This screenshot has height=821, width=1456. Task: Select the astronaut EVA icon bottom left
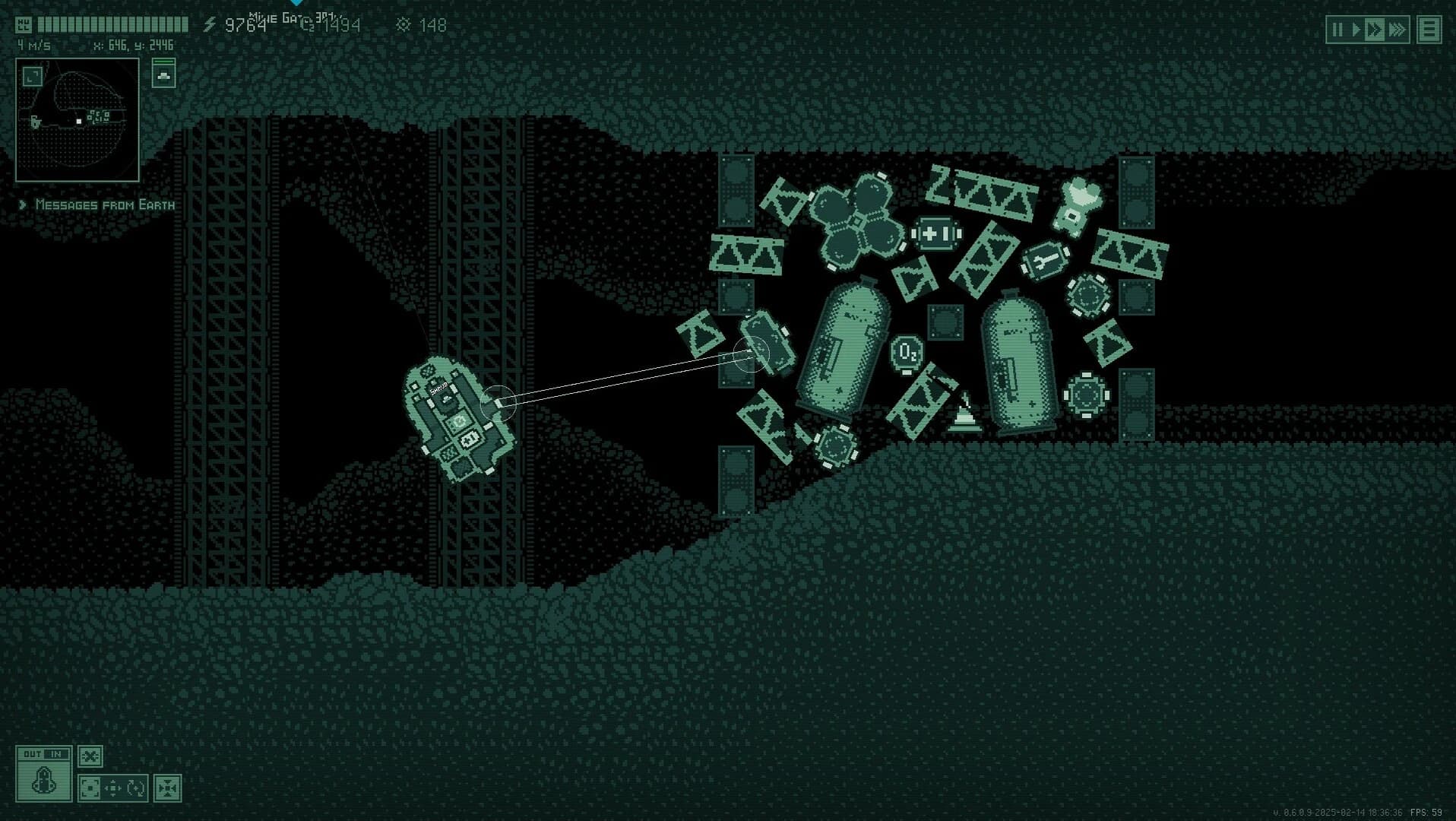click(x=43, y=782)
